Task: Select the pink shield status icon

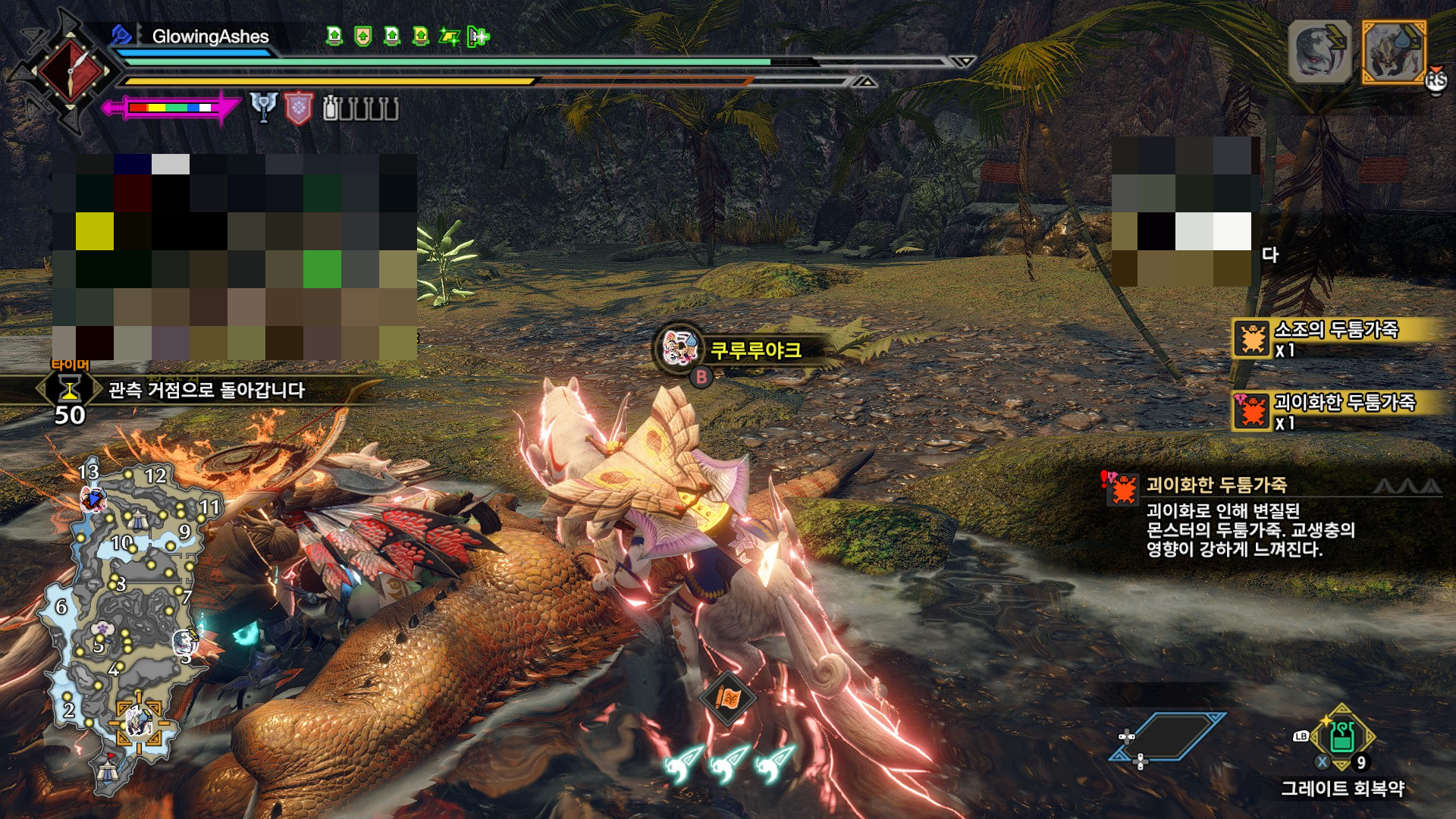Action: [x=299, y=108]
